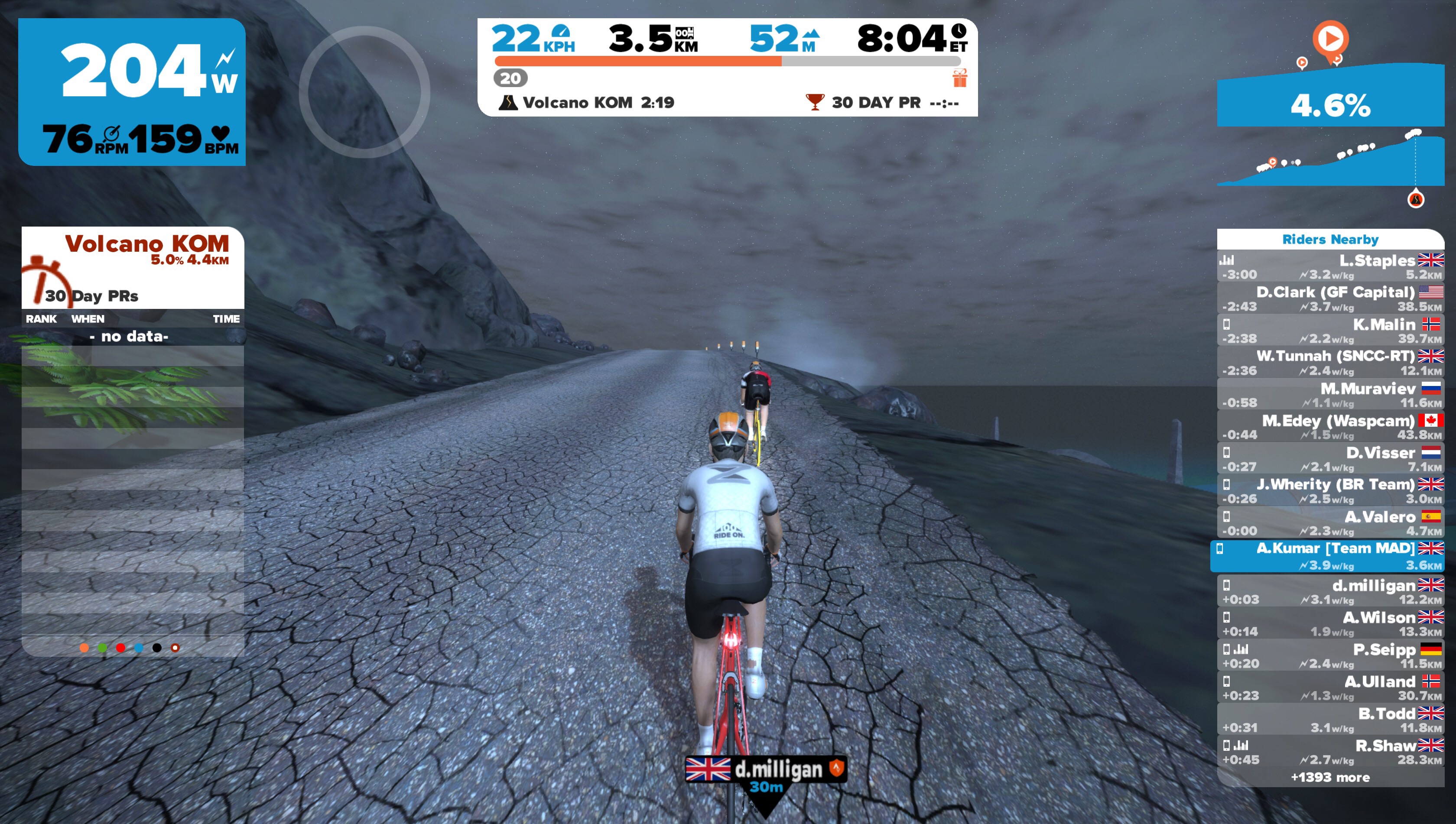Select B.Todd rider entry

click(1330, 720)
